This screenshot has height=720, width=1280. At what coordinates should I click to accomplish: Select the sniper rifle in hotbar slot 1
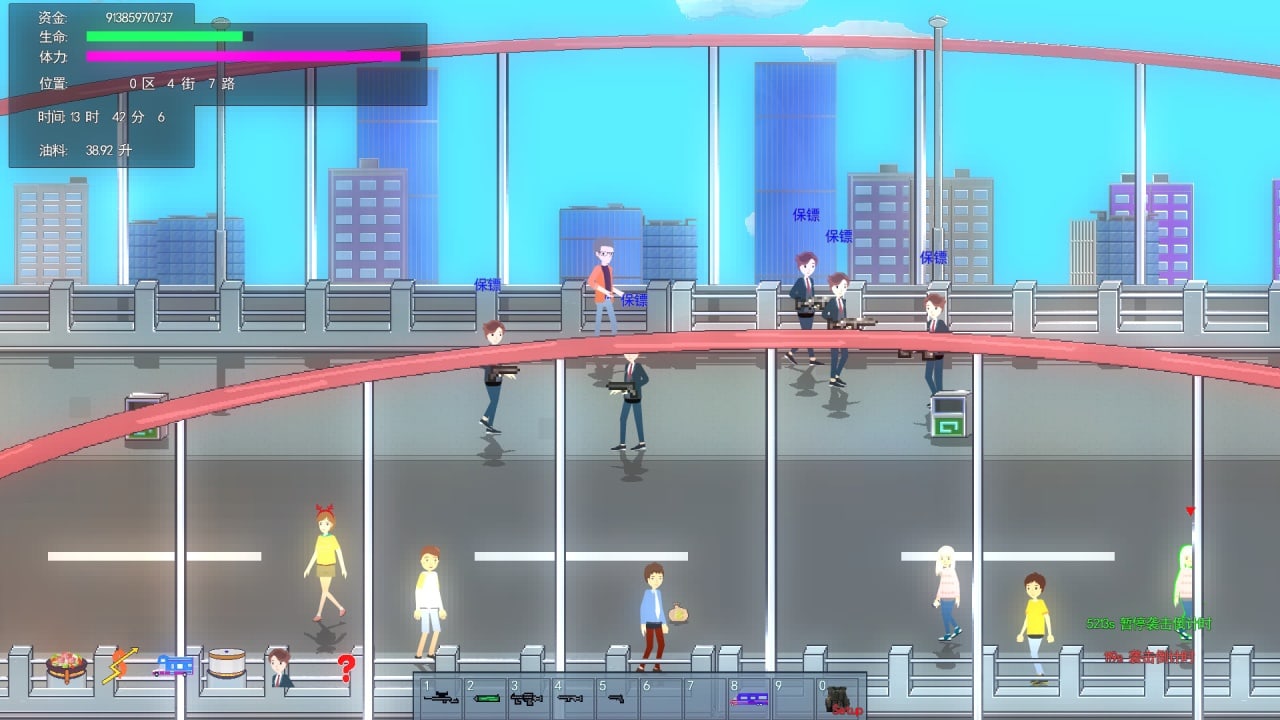click(x=441, y=698)
